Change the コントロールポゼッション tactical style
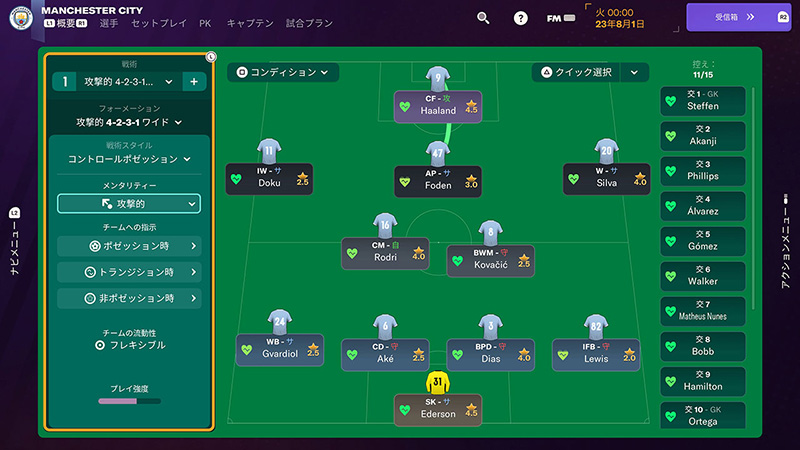800x450 pixels. point(129,158)
